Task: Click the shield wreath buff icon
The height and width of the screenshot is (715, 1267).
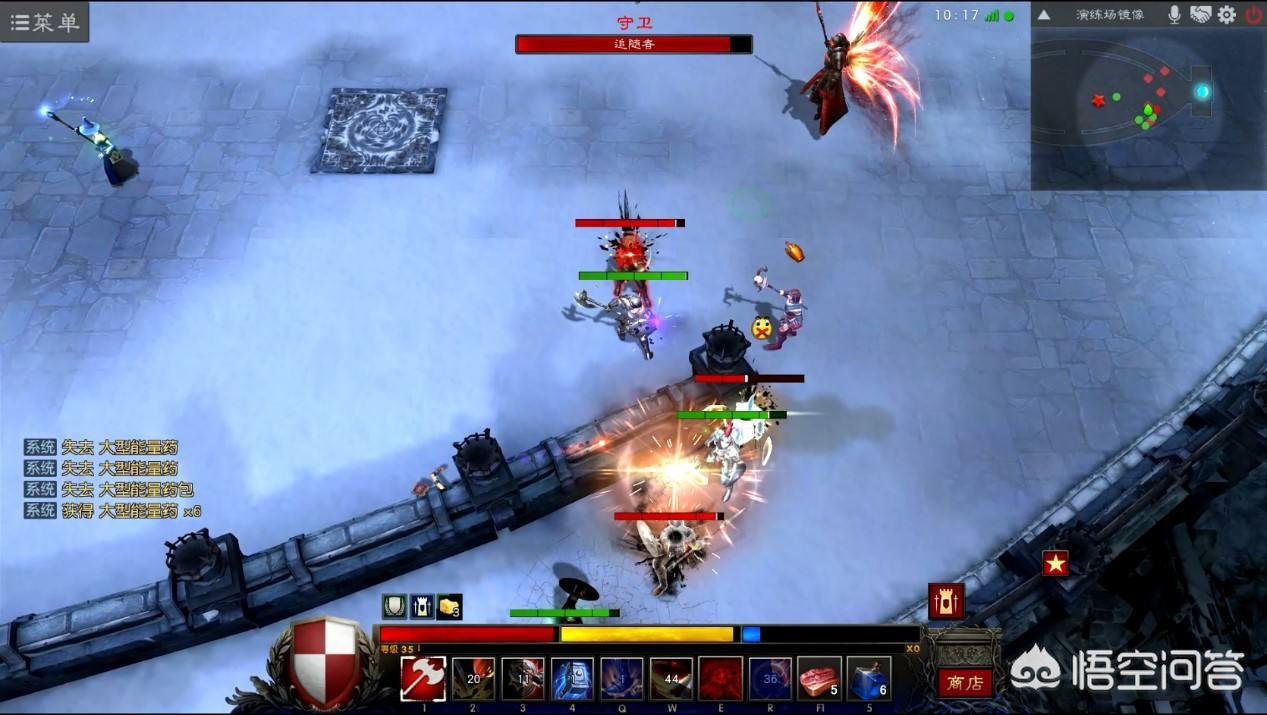Action: (x=394, y=606)
